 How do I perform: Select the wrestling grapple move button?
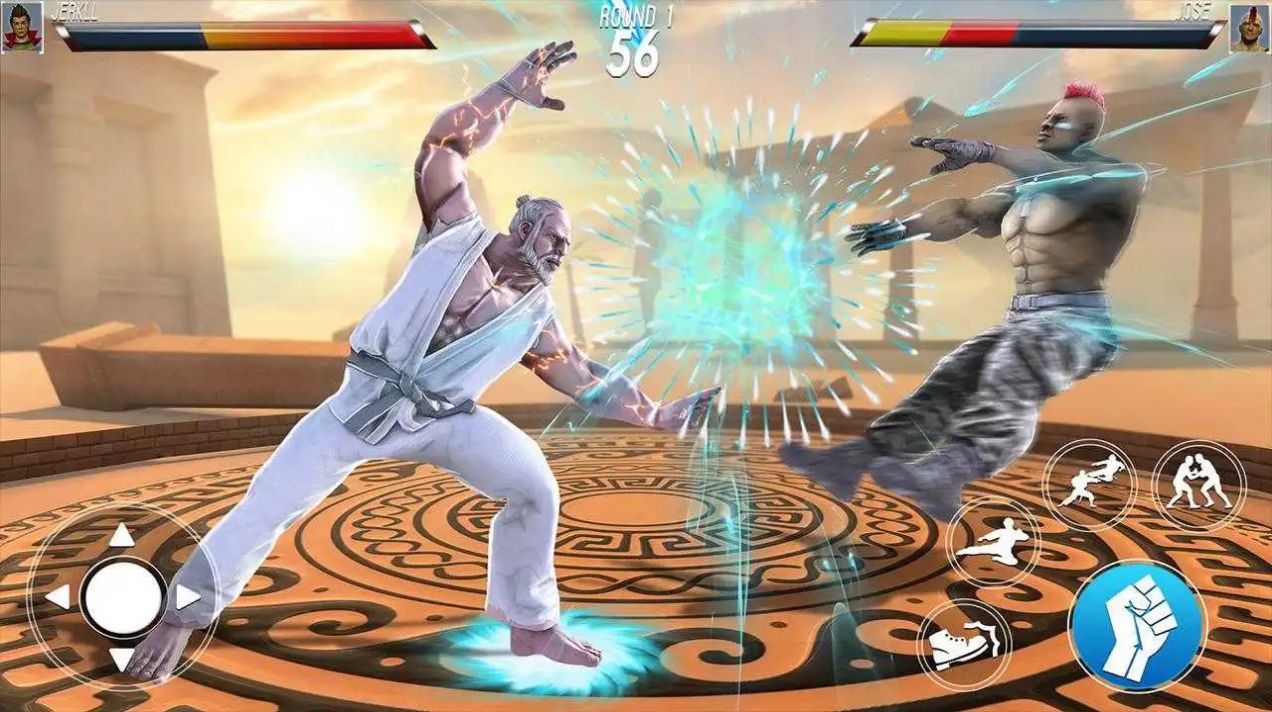[1199, 486]
